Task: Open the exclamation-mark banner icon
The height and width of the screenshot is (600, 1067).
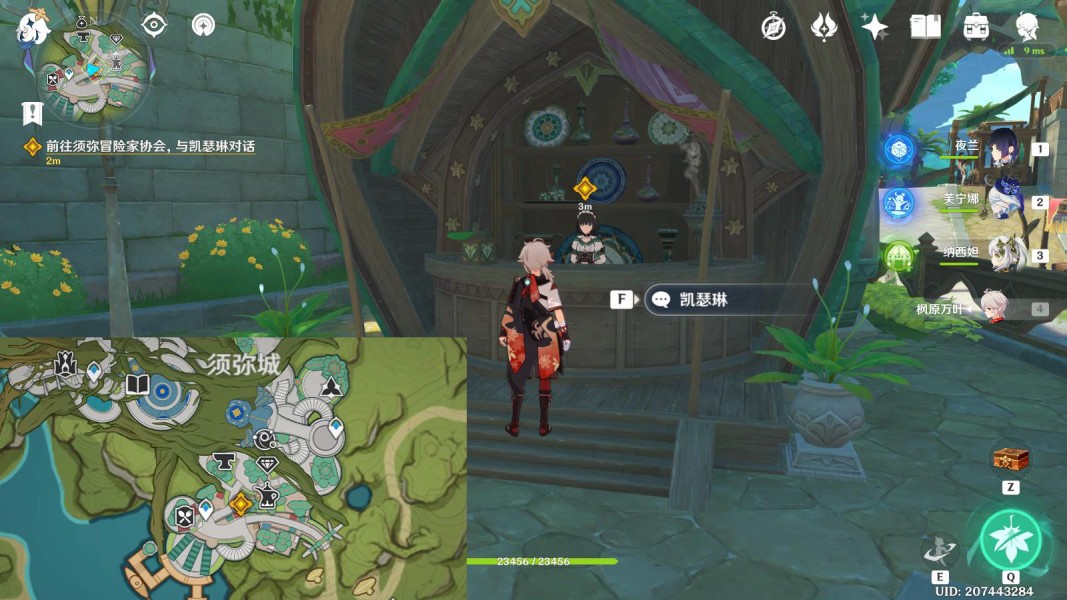Action: point(32,111)
